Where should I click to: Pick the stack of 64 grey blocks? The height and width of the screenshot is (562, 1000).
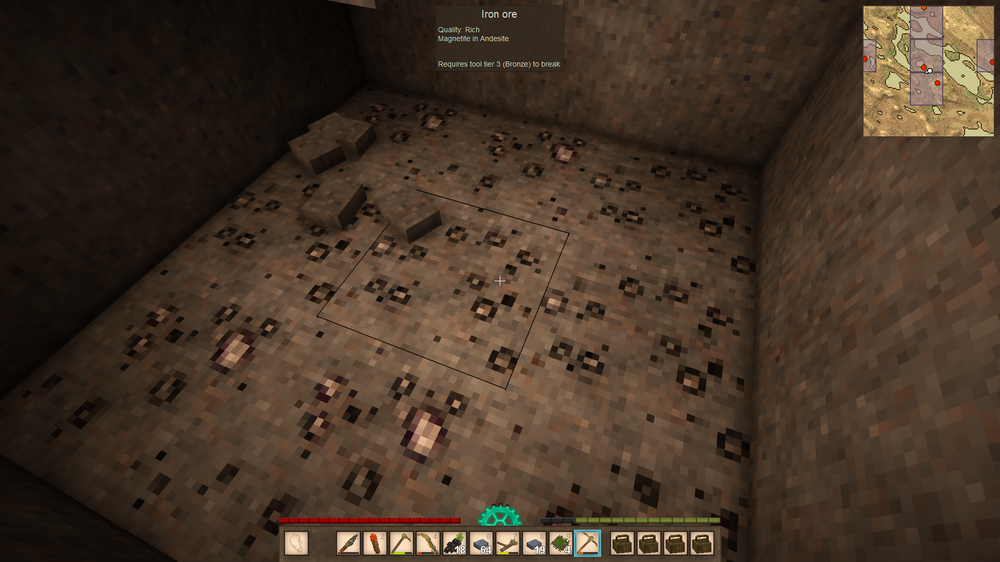tap(481, 543)
